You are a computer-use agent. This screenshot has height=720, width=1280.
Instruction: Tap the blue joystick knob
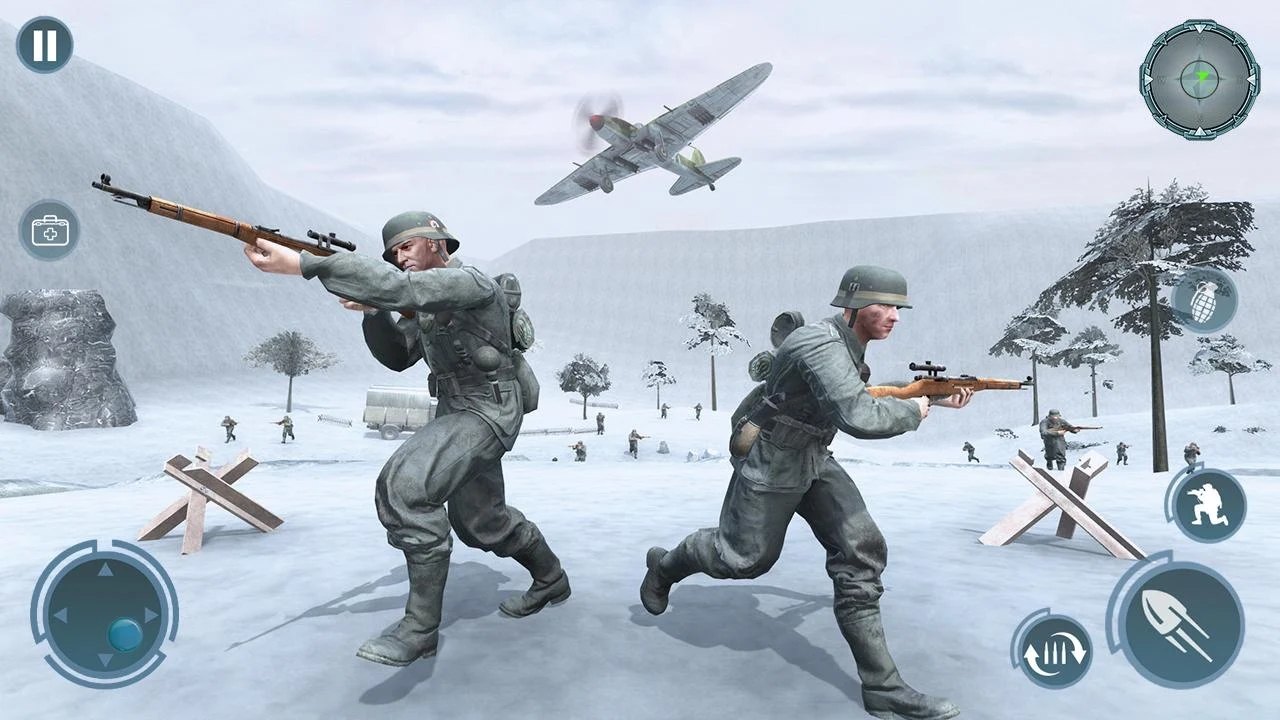click(124, 633)
